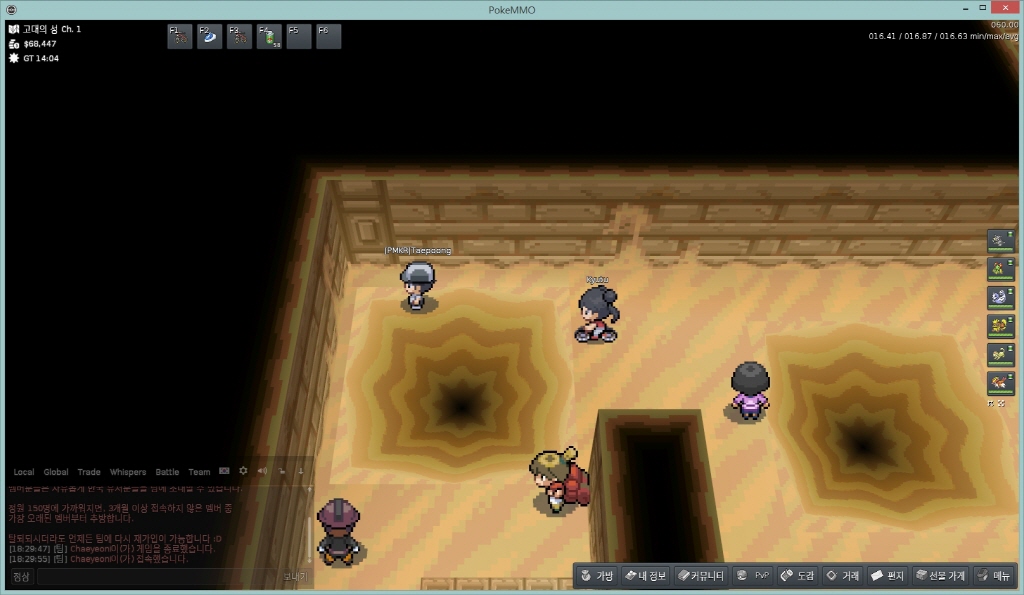Open 내 정보 trainer info

(x=645, y=576)
